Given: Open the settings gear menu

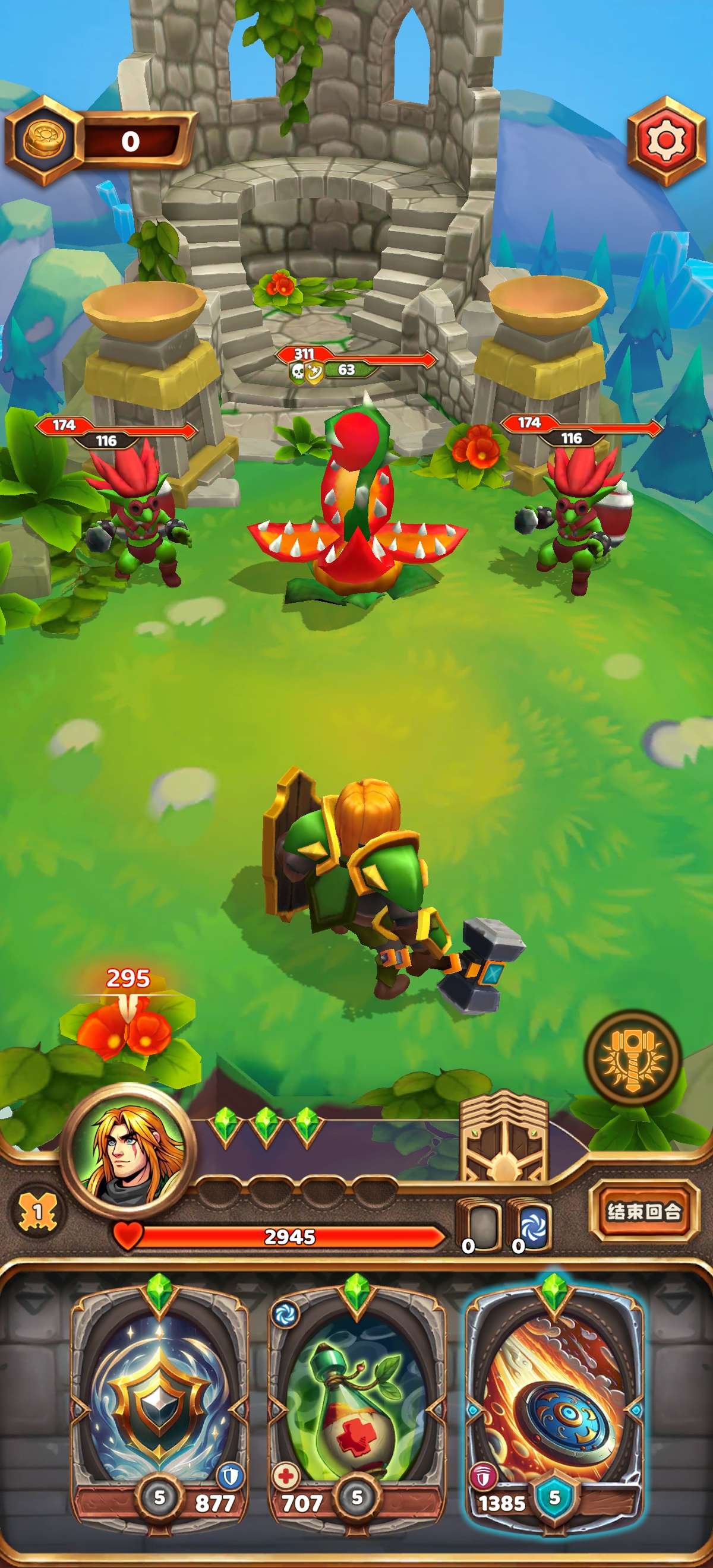Looking at the screenshot, I should pyautogui.click(x=665, y=141).
